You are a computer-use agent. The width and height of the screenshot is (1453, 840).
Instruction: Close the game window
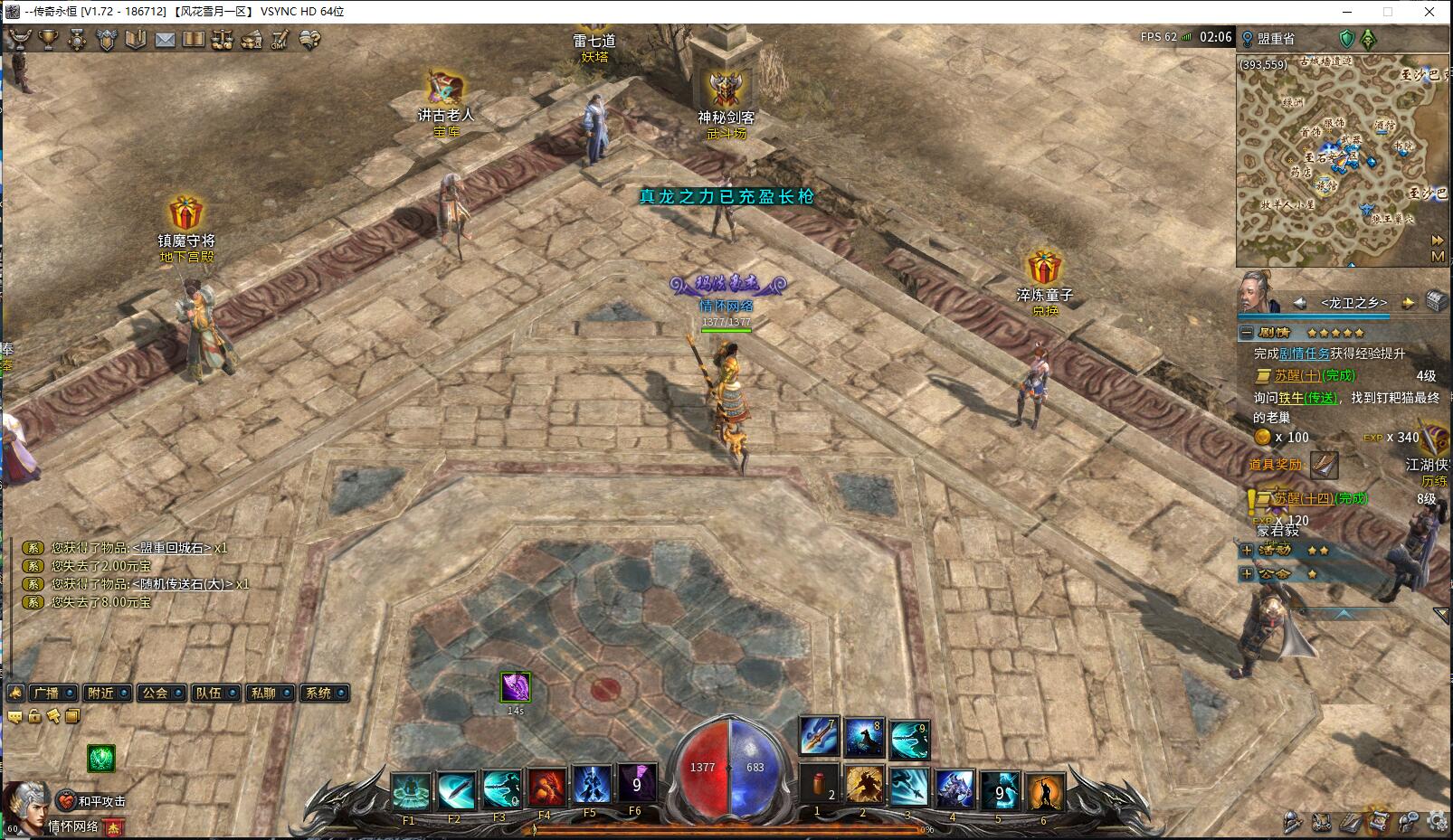[x=1429, y=12]
